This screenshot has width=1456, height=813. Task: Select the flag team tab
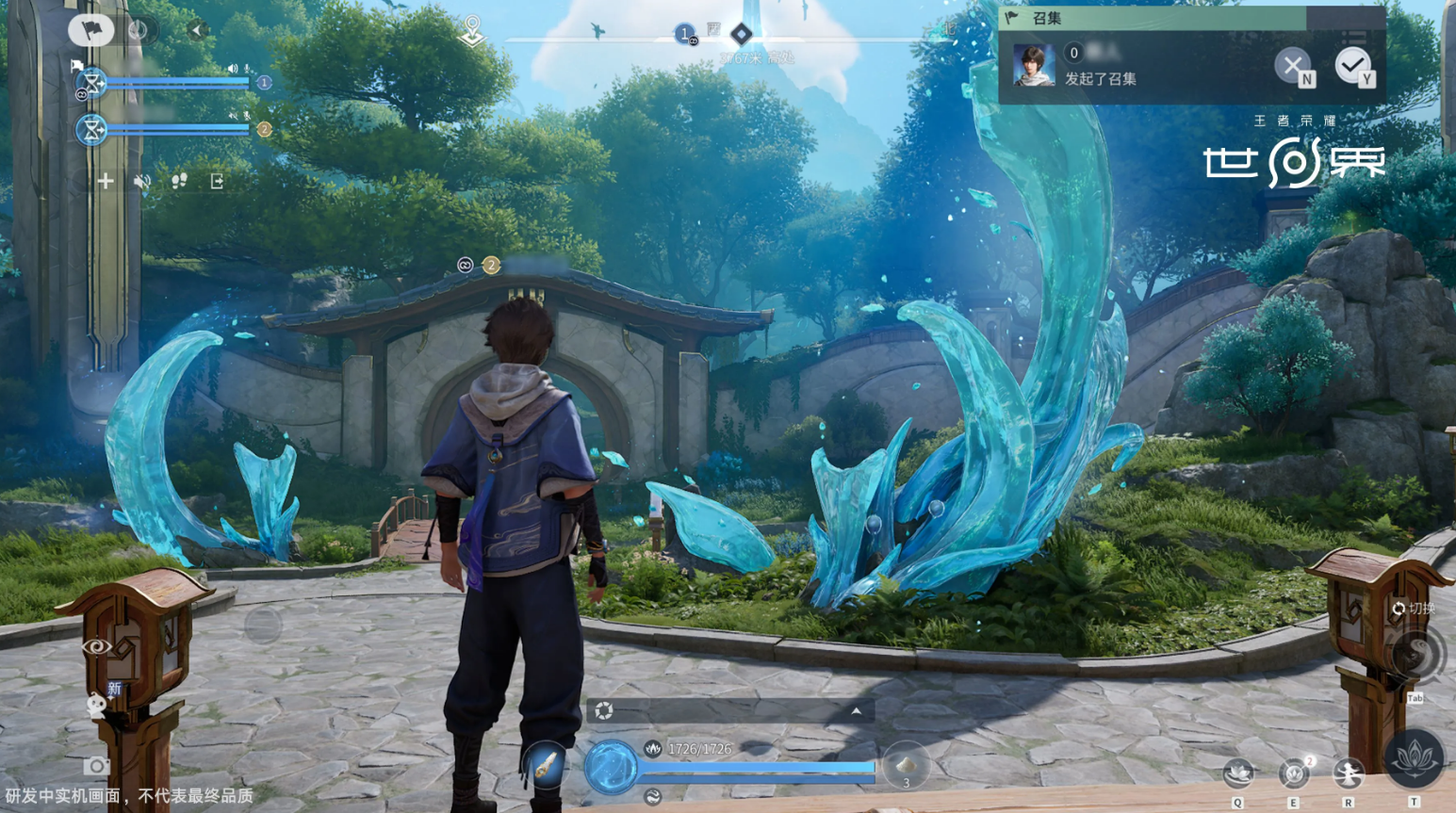(x=90, y=30)
